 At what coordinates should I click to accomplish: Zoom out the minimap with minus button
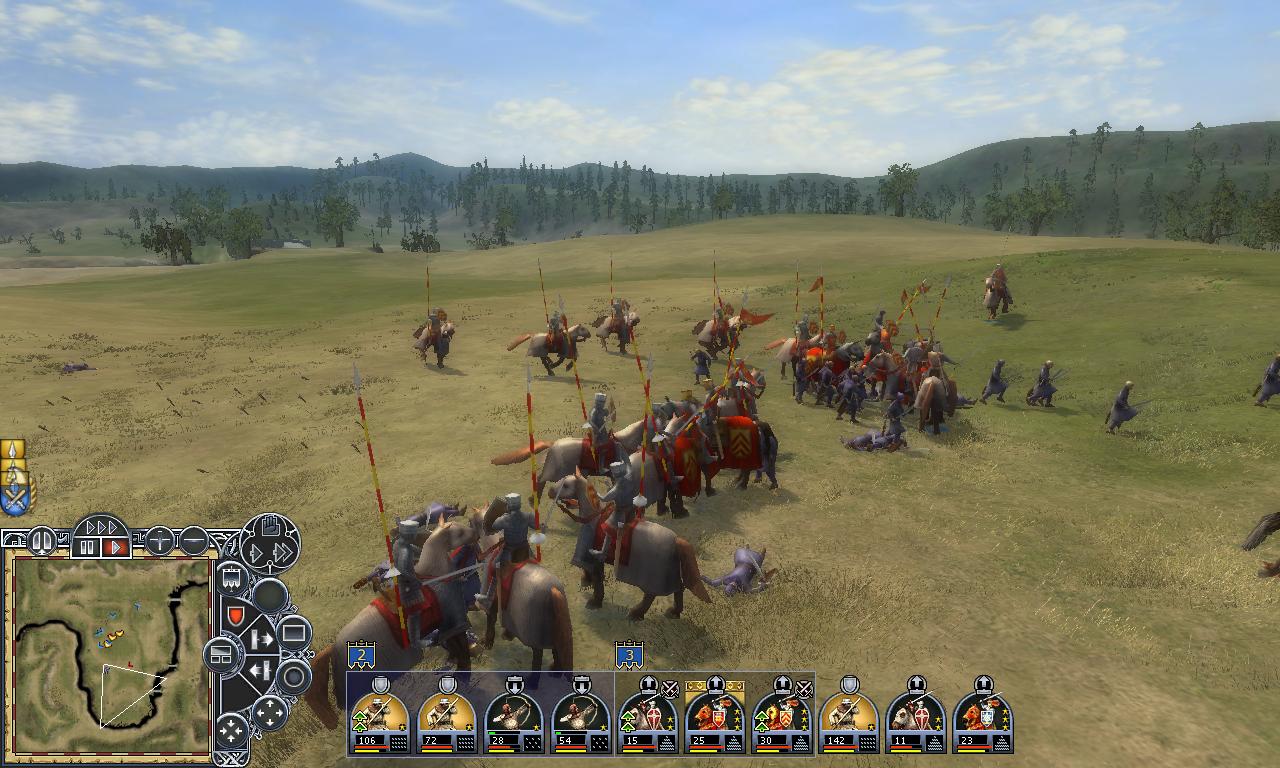pos(193,542)
